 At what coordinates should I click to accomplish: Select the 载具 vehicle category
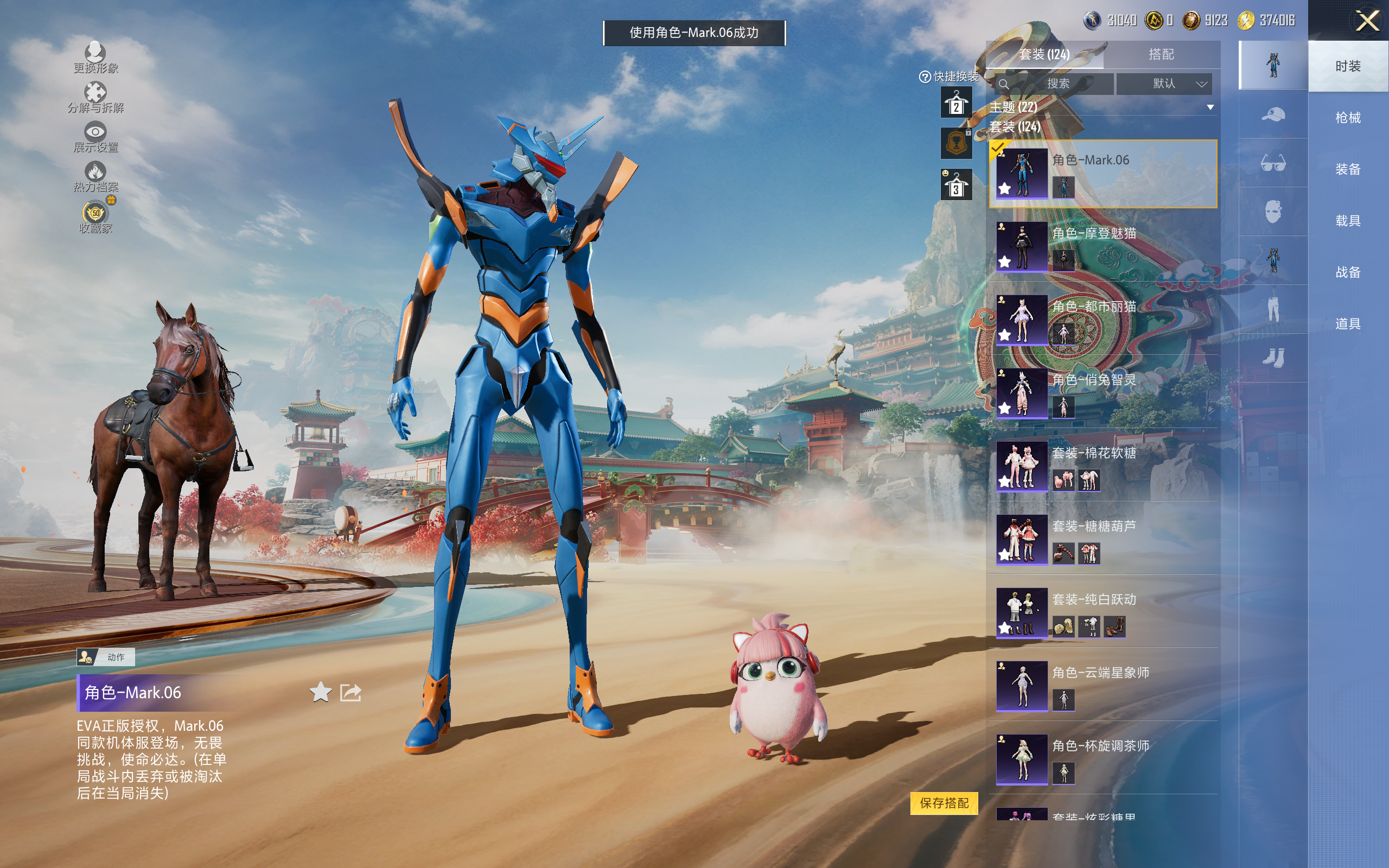tap(1347, 220)
